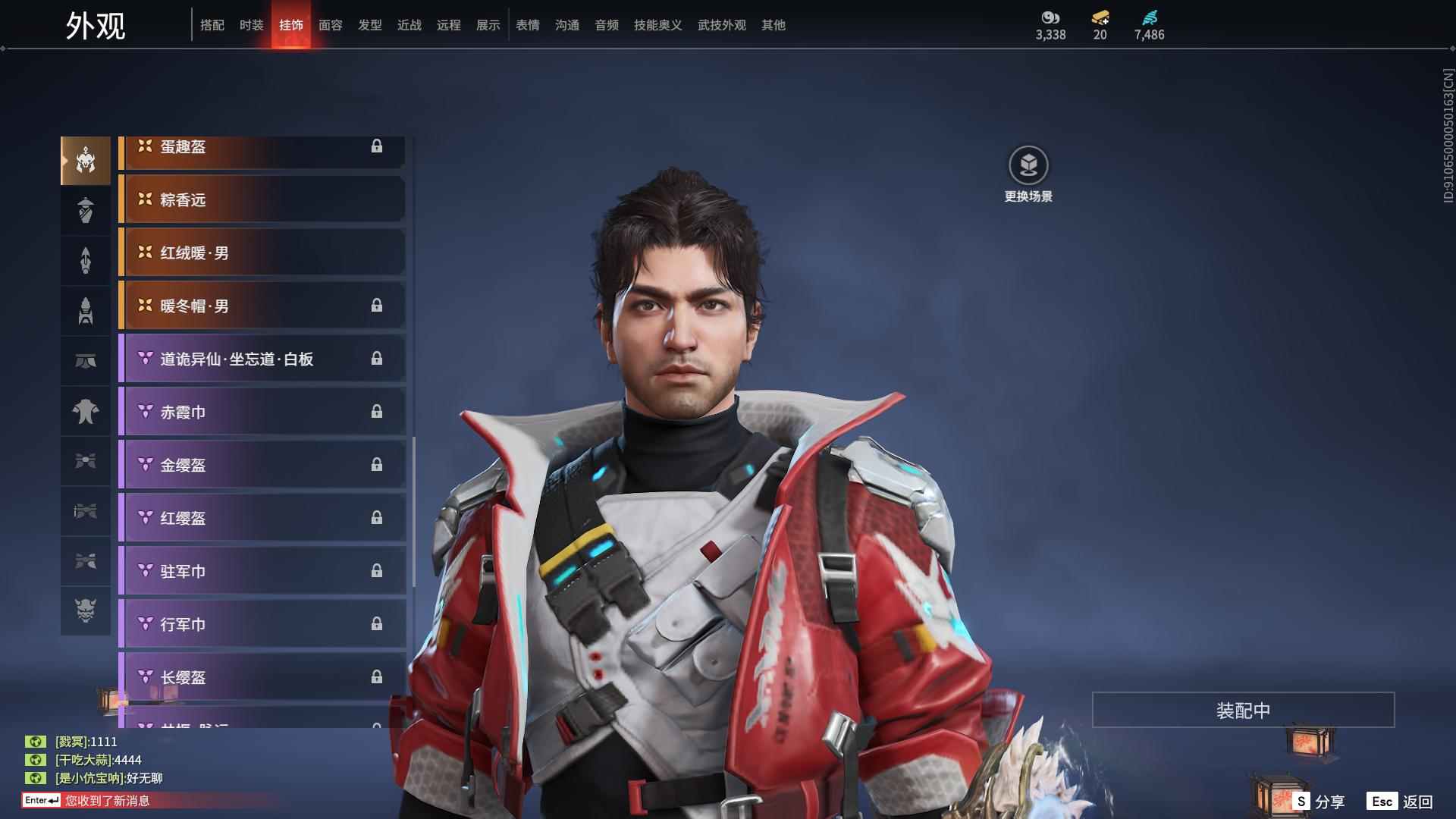This screenshot has width=1456, height=819.
Task: Select the locked 暖冬帽·男 item
Action: pyautogui.click(x=262, y=306)
